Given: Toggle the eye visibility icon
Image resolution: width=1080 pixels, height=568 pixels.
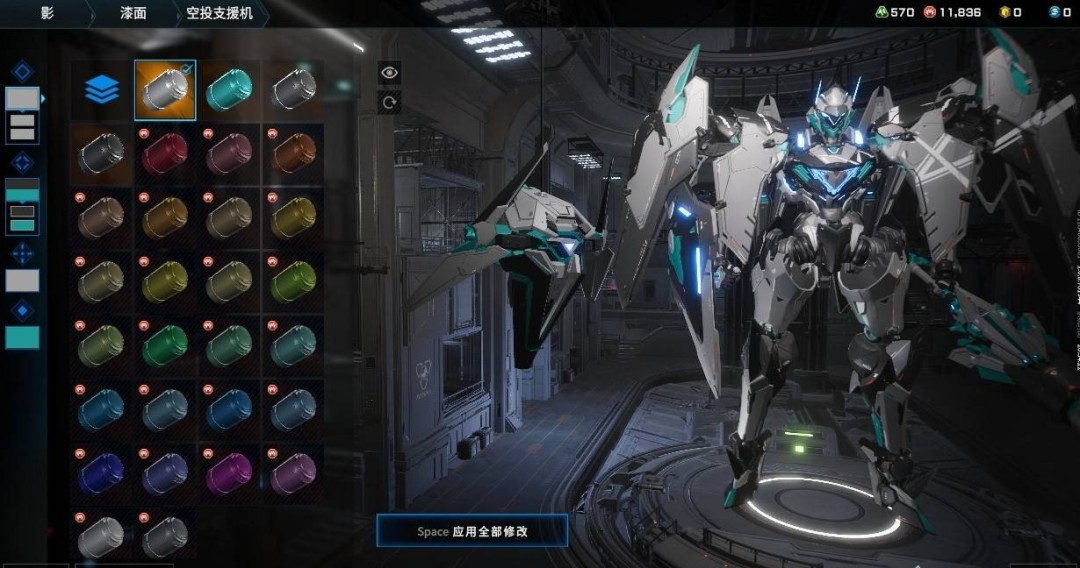Looking at the screenshot, I should pyautogui.click(x=389, y=72).
